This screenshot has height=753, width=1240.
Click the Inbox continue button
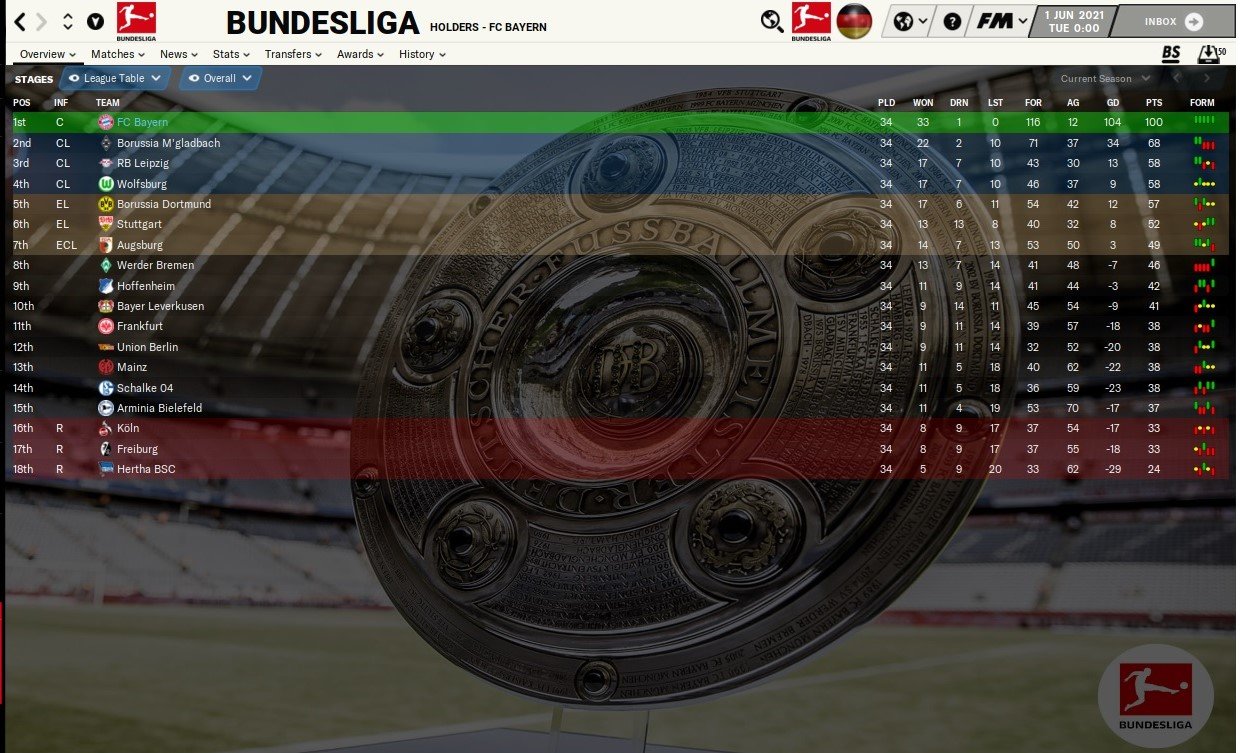click(1173, 21)
